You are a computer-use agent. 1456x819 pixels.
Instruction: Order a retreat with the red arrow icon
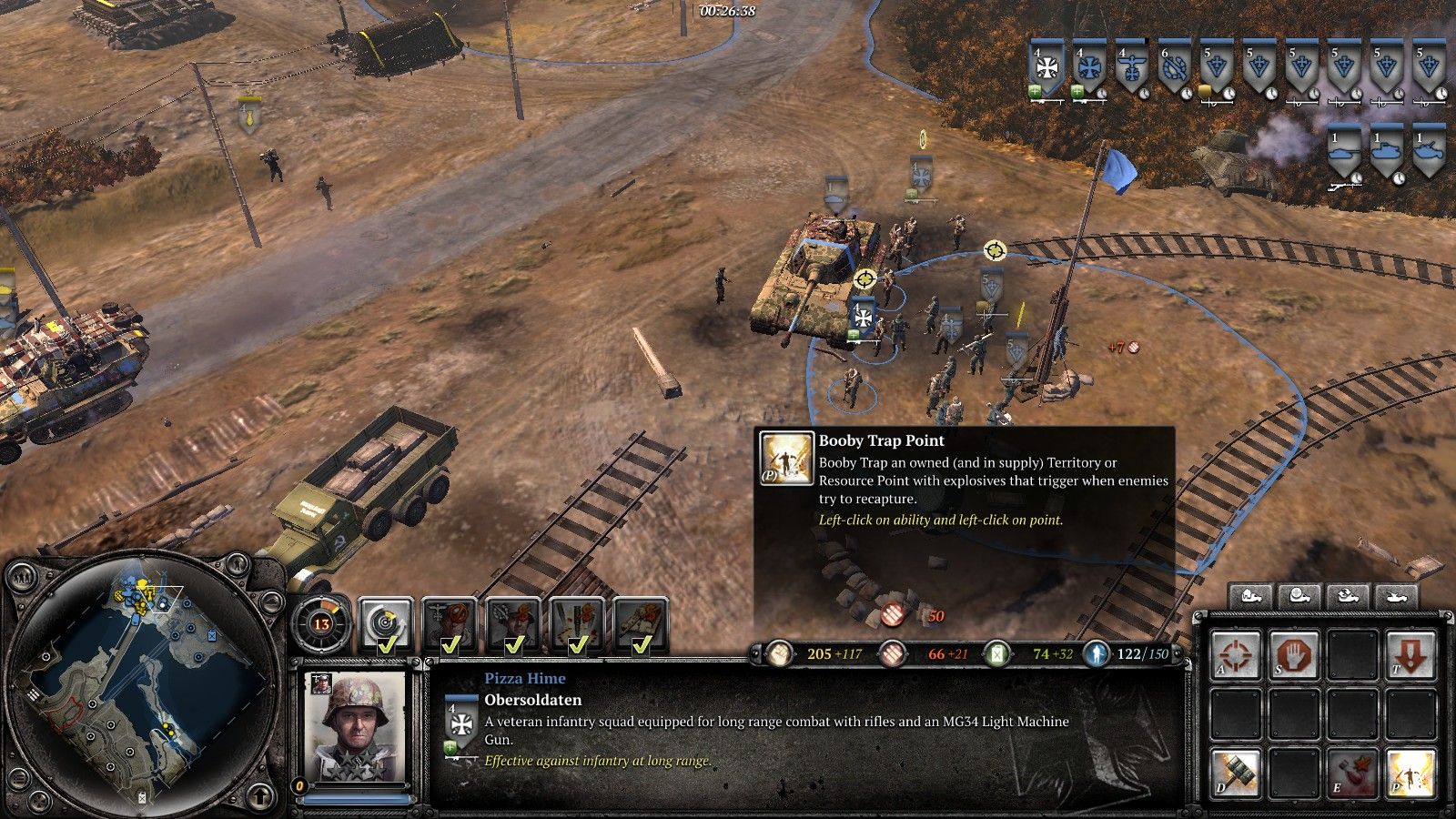pos(1410,653)
